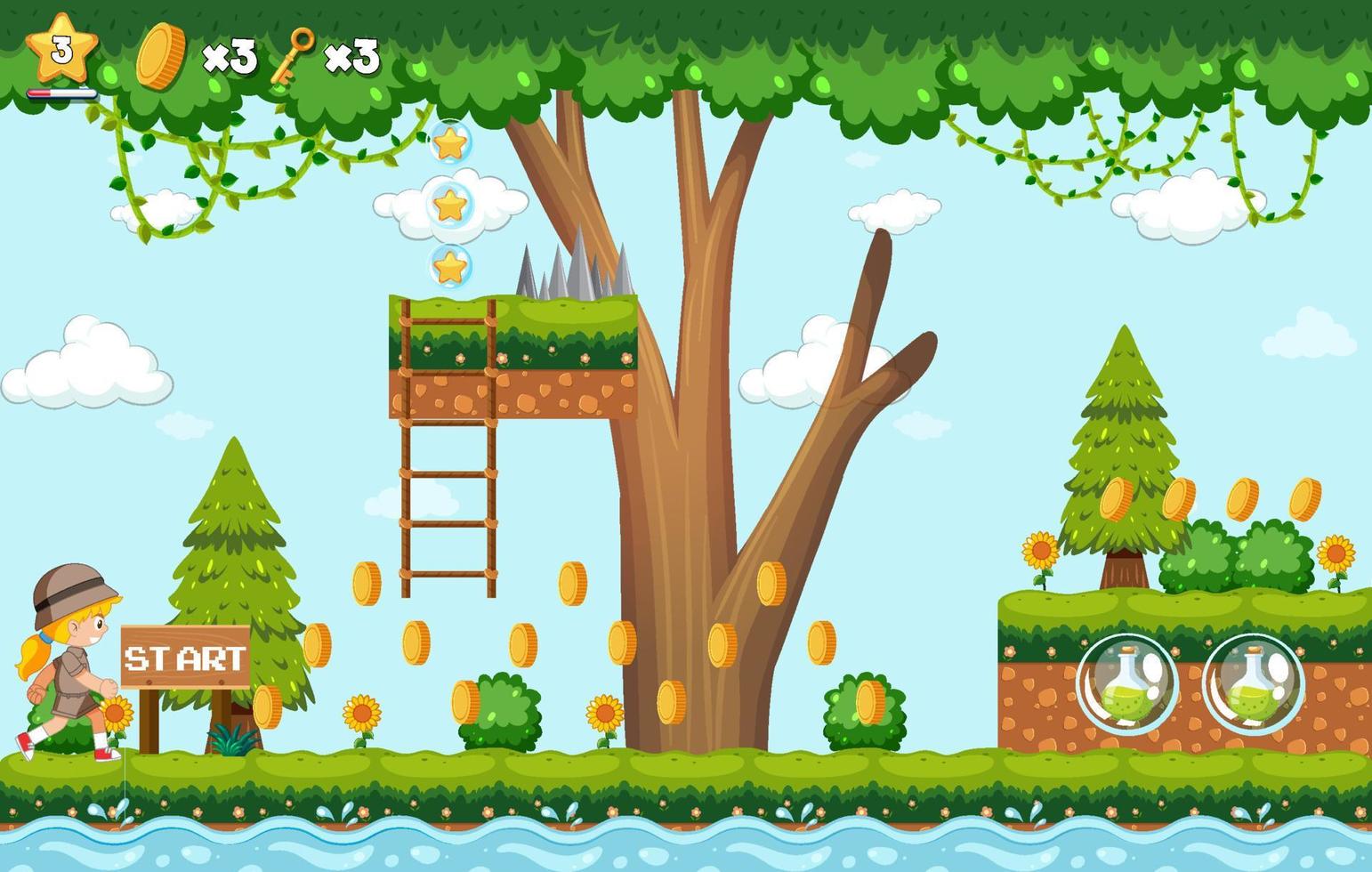
Task: Collect the topmost star bubble
Action: coord(451,145)
